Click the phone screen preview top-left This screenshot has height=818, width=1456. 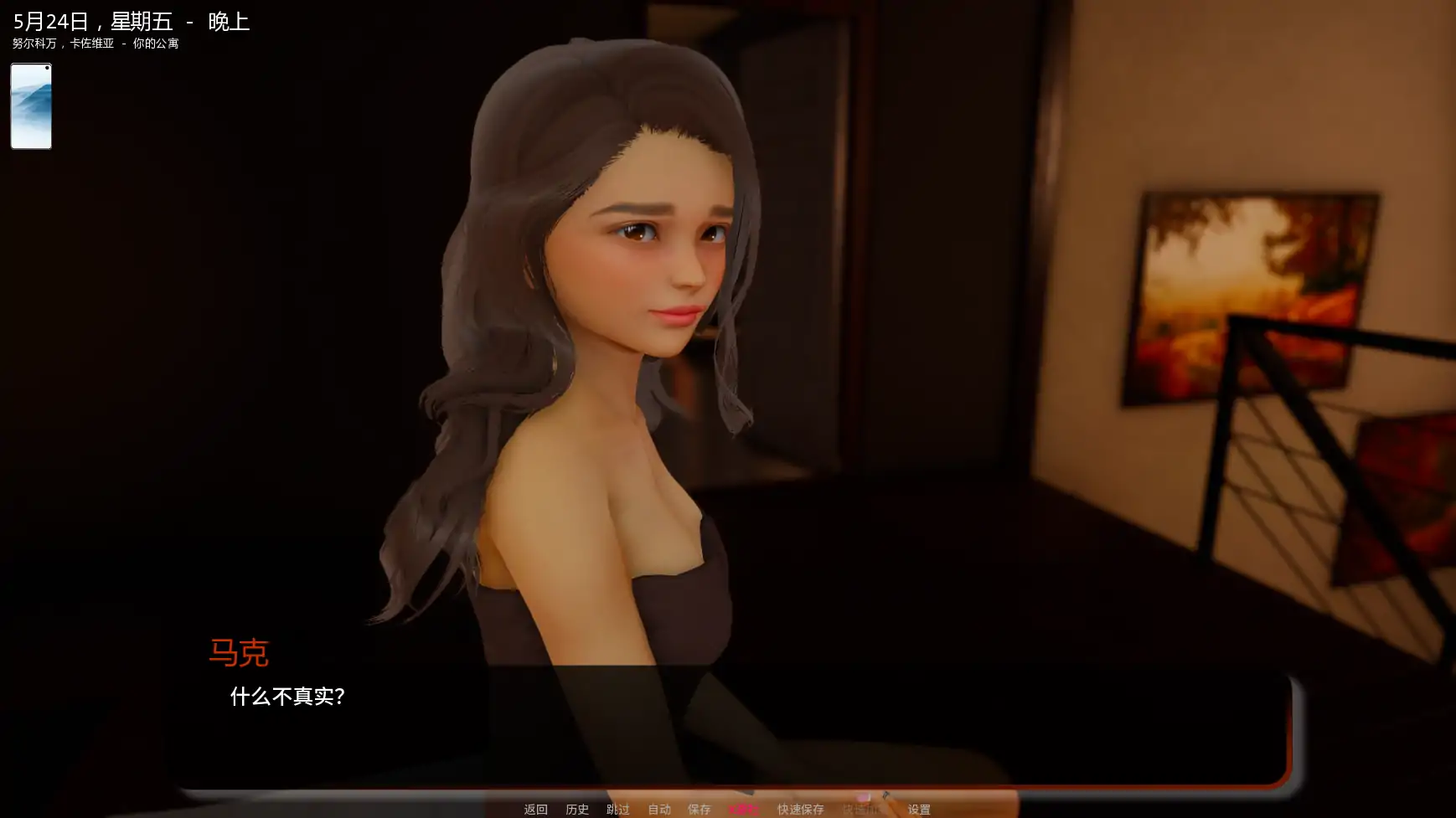click(x=30, y=105)
